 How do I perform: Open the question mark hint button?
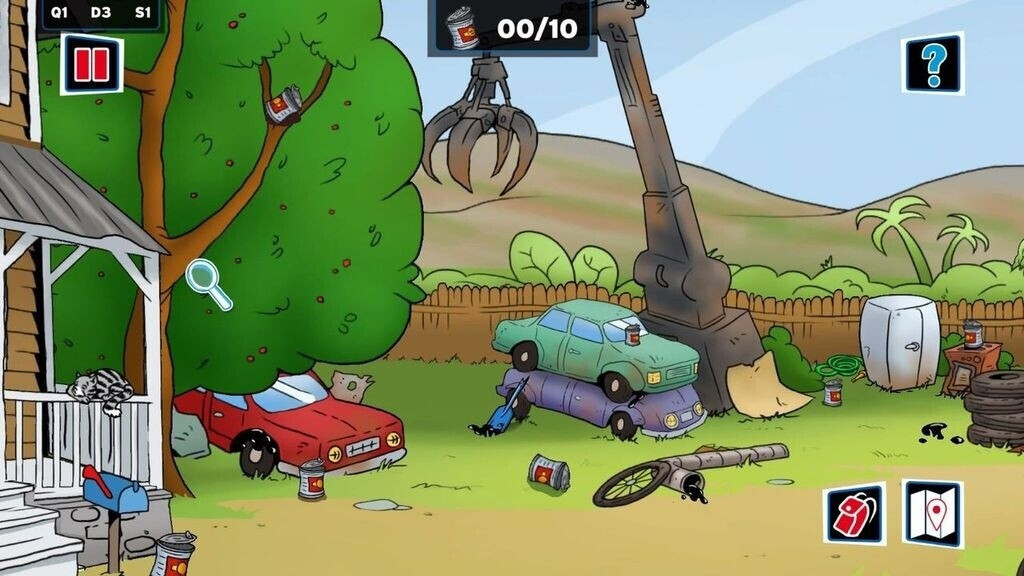933,64
